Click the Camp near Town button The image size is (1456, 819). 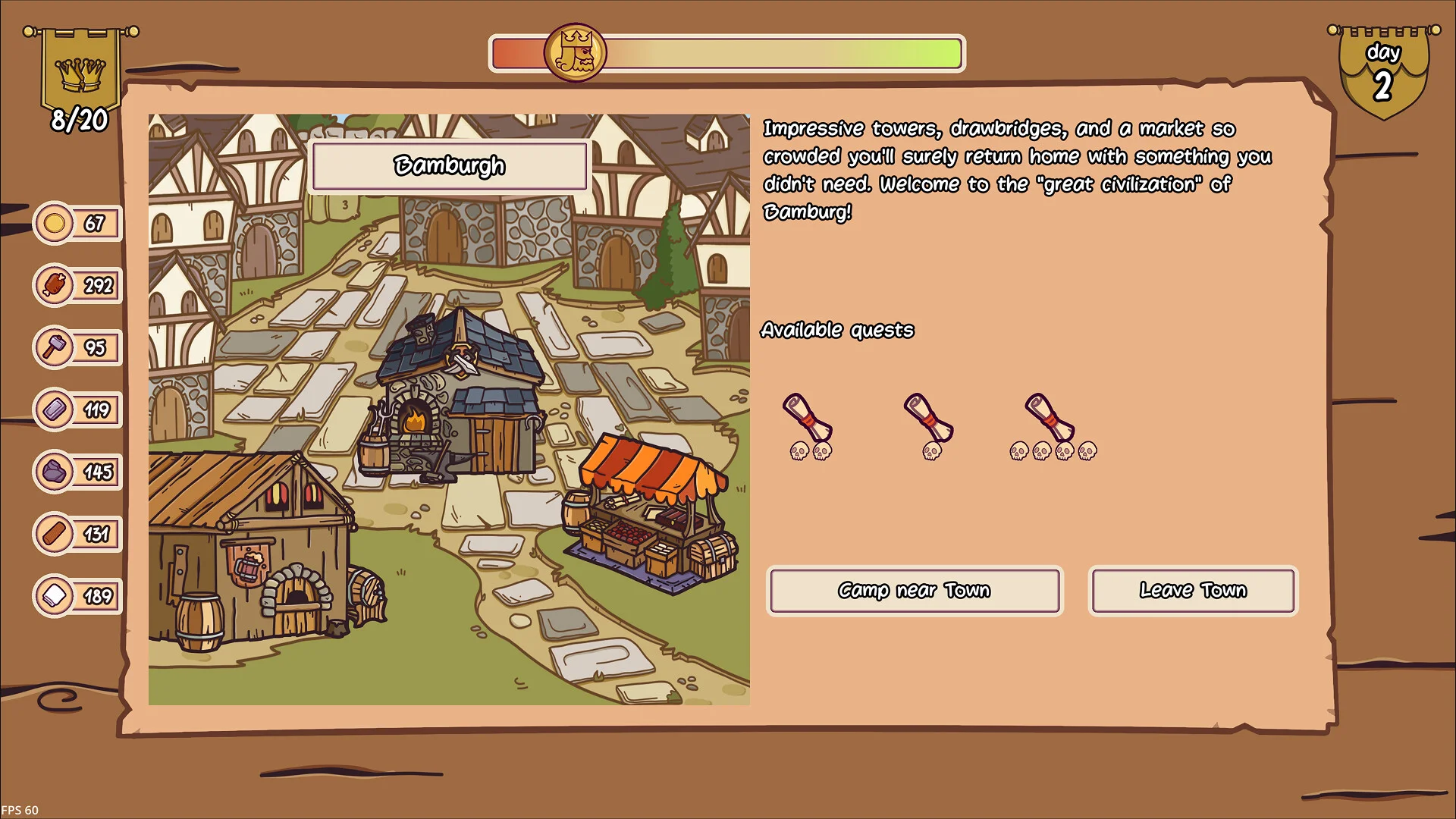pyautogui.click(x=915, y=591)
